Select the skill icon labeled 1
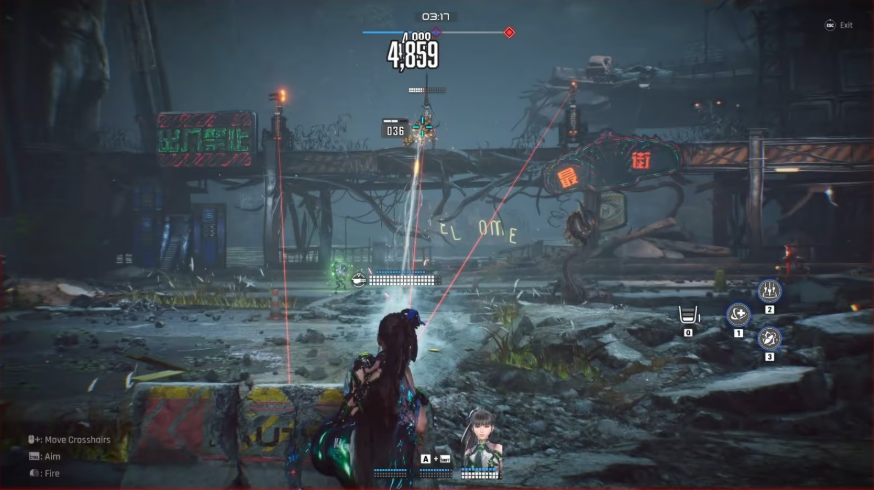The height and width of the screenshot is (490, 874). [738, 315]
